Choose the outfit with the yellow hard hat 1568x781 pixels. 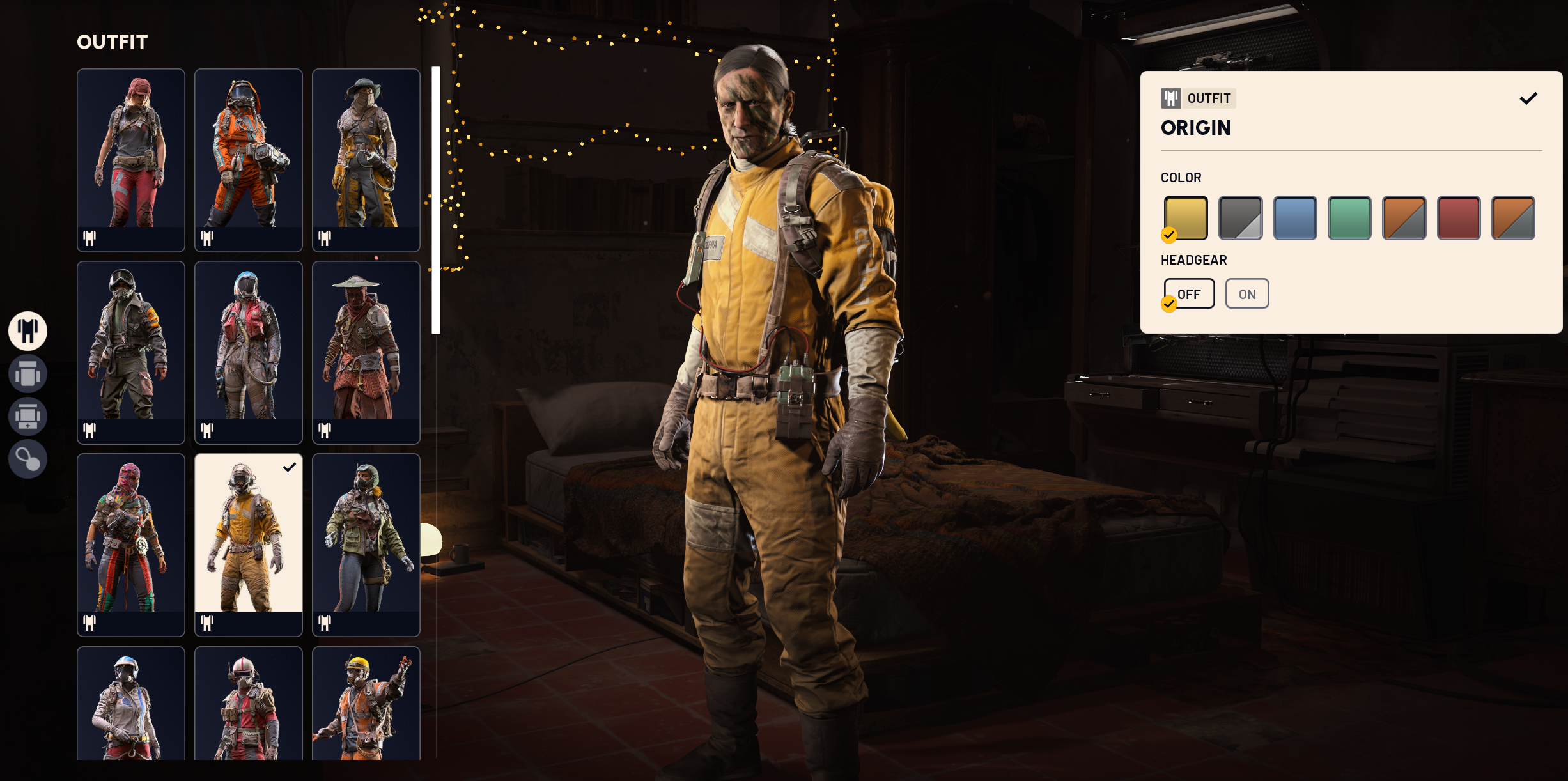click(366, 709)
